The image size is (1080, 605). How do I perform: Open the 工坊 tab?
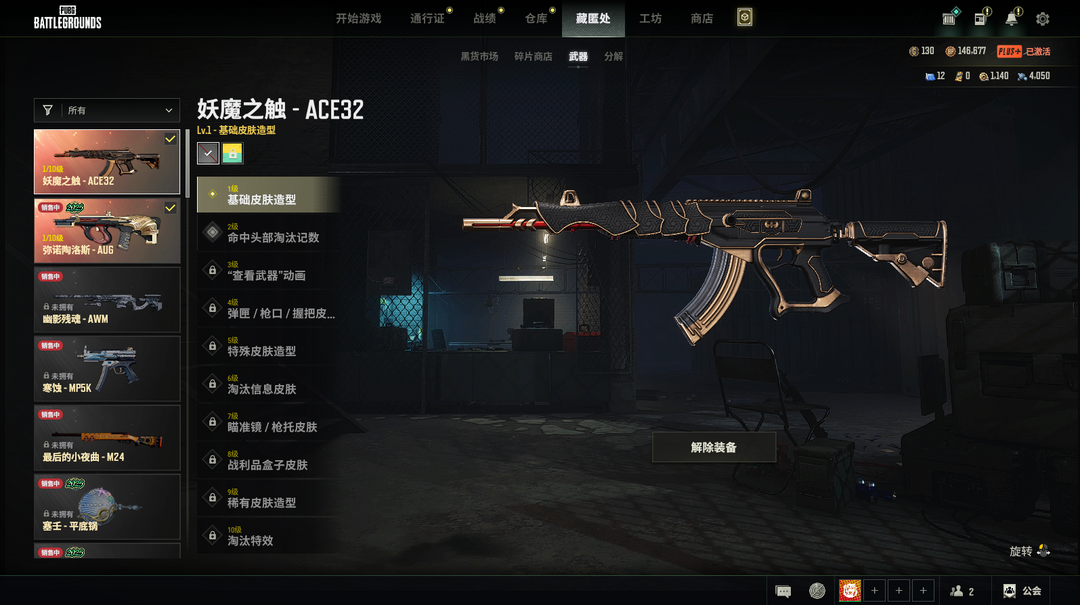(650, 18)
